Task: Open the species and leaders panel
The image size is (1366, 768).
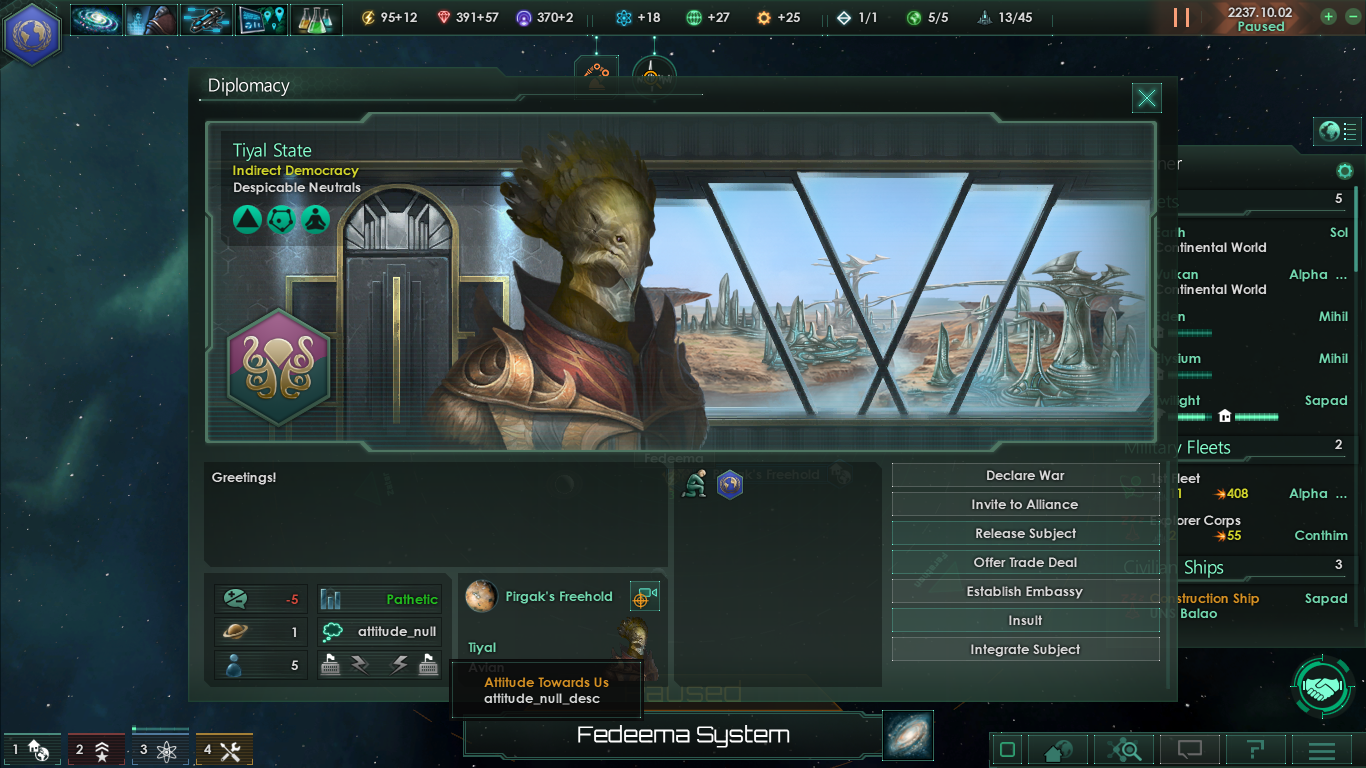Action: [151, 17]
